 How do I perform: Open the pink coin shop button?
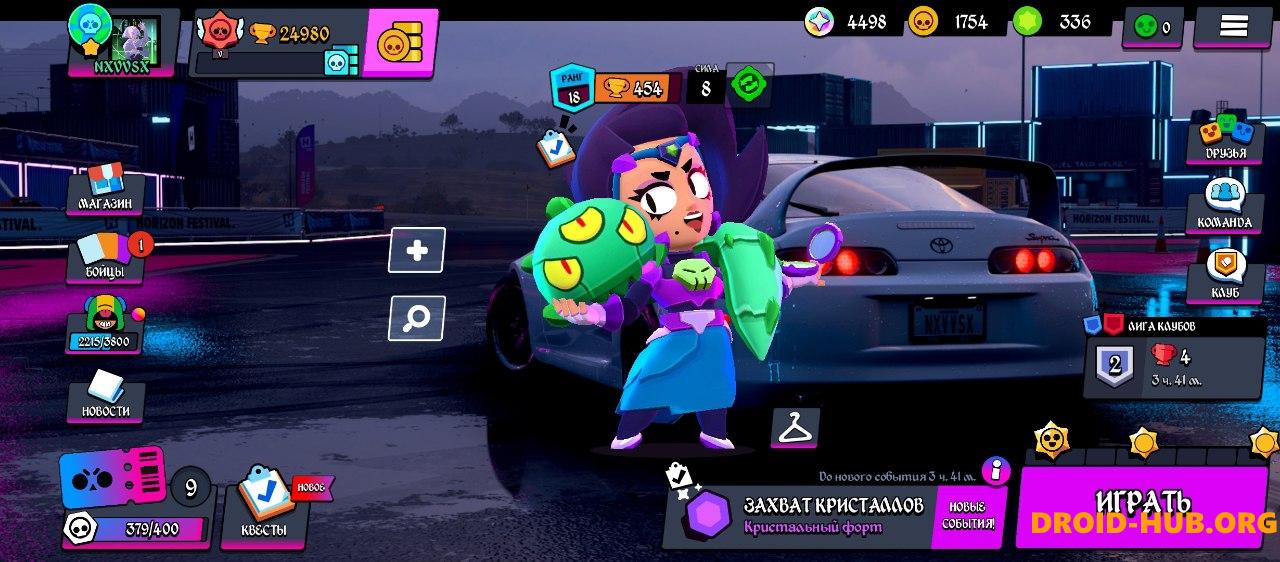coord(399,42)
